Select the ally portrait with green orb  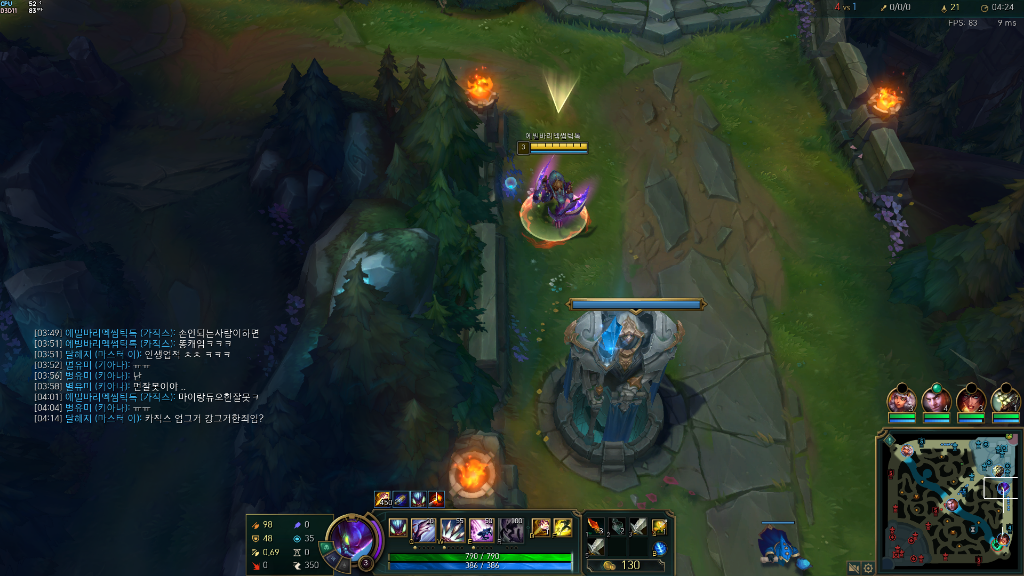[936, 400]
